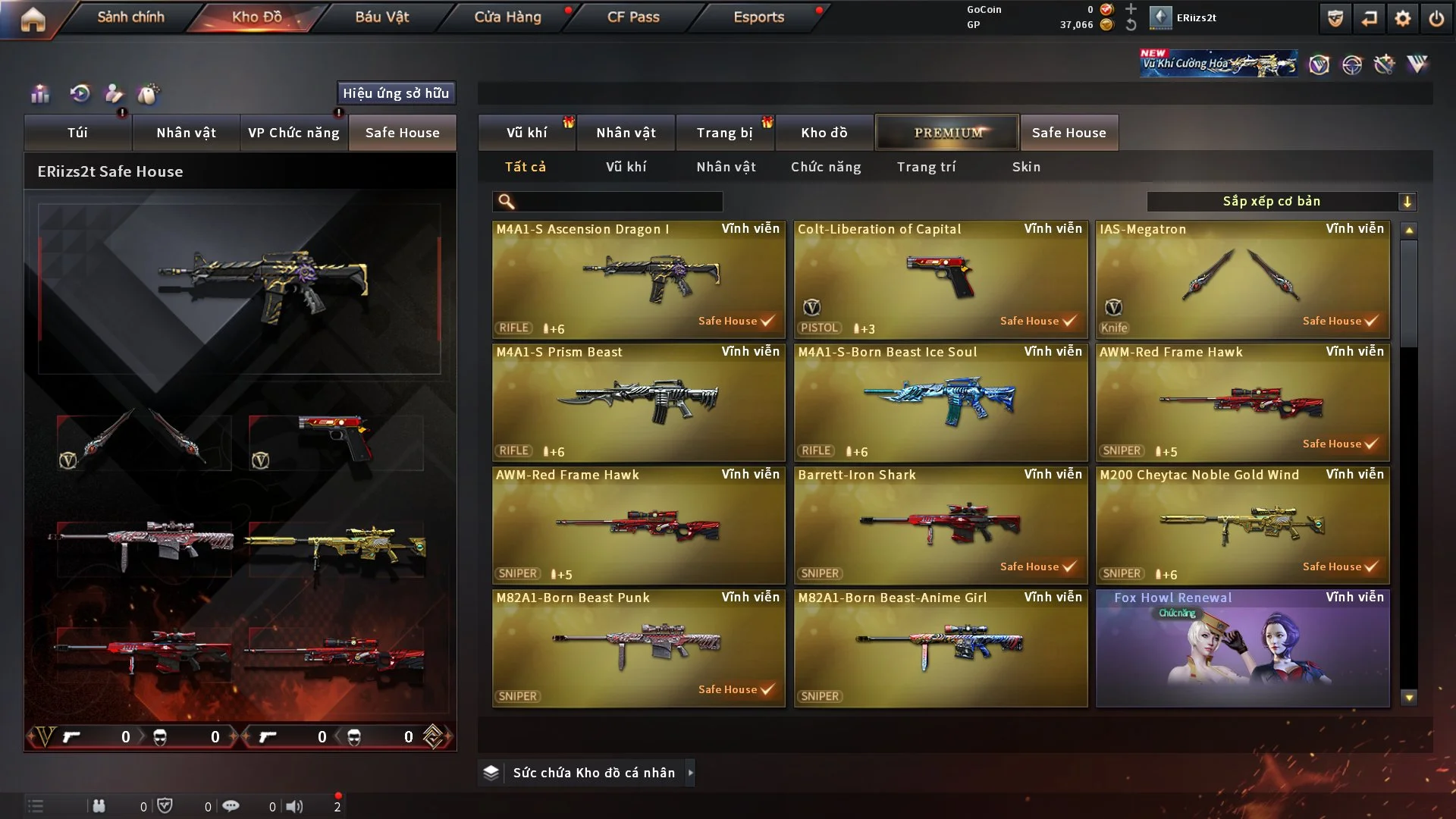Click the Hiệu ứng sở hữu button
Image resolution: width=1456 pixels, height=819 pixels.
click(x=396, y=93)
